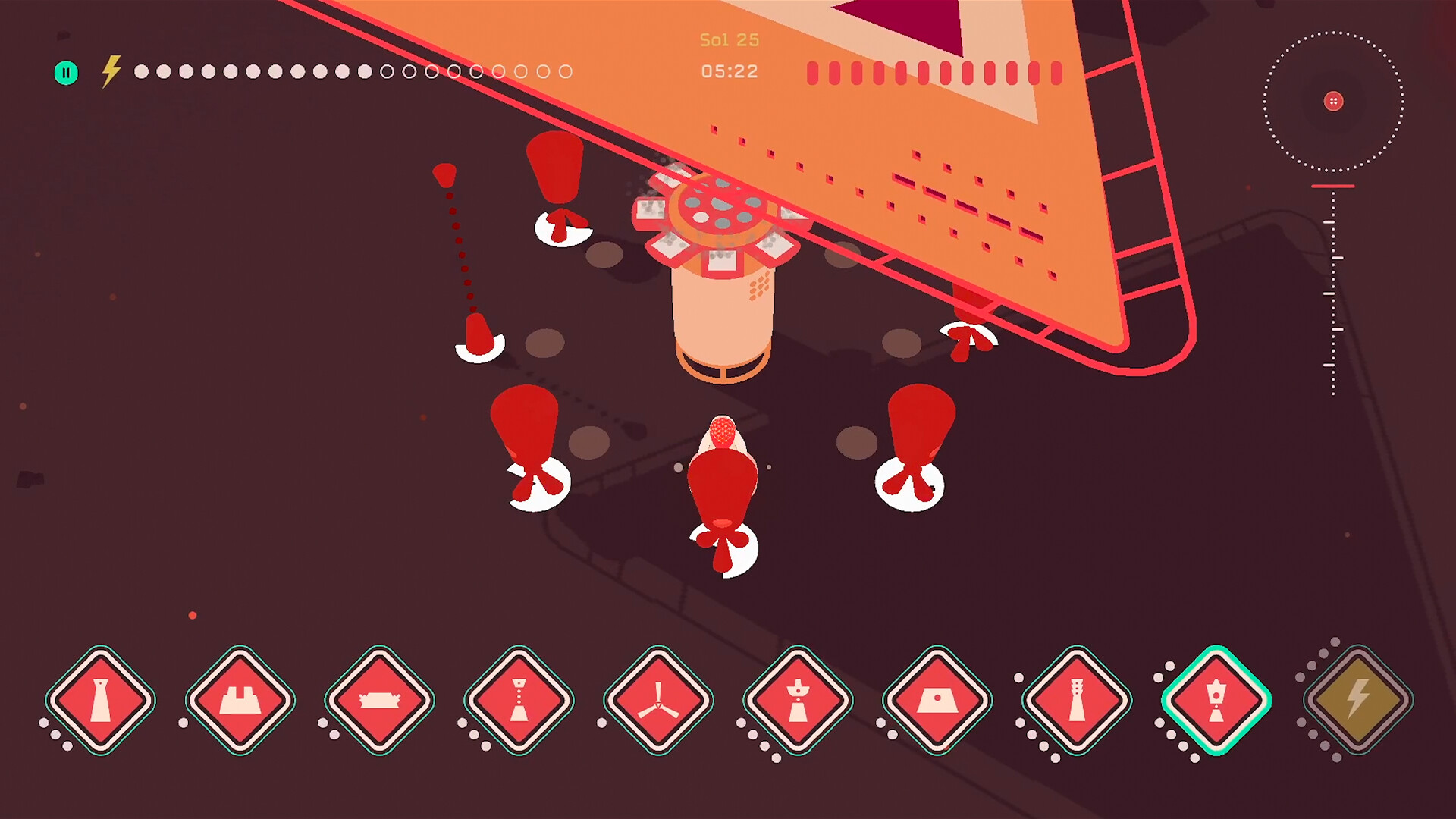Pause the game via the green pause button
The image size is (1456, 819).
pos(66,72)
